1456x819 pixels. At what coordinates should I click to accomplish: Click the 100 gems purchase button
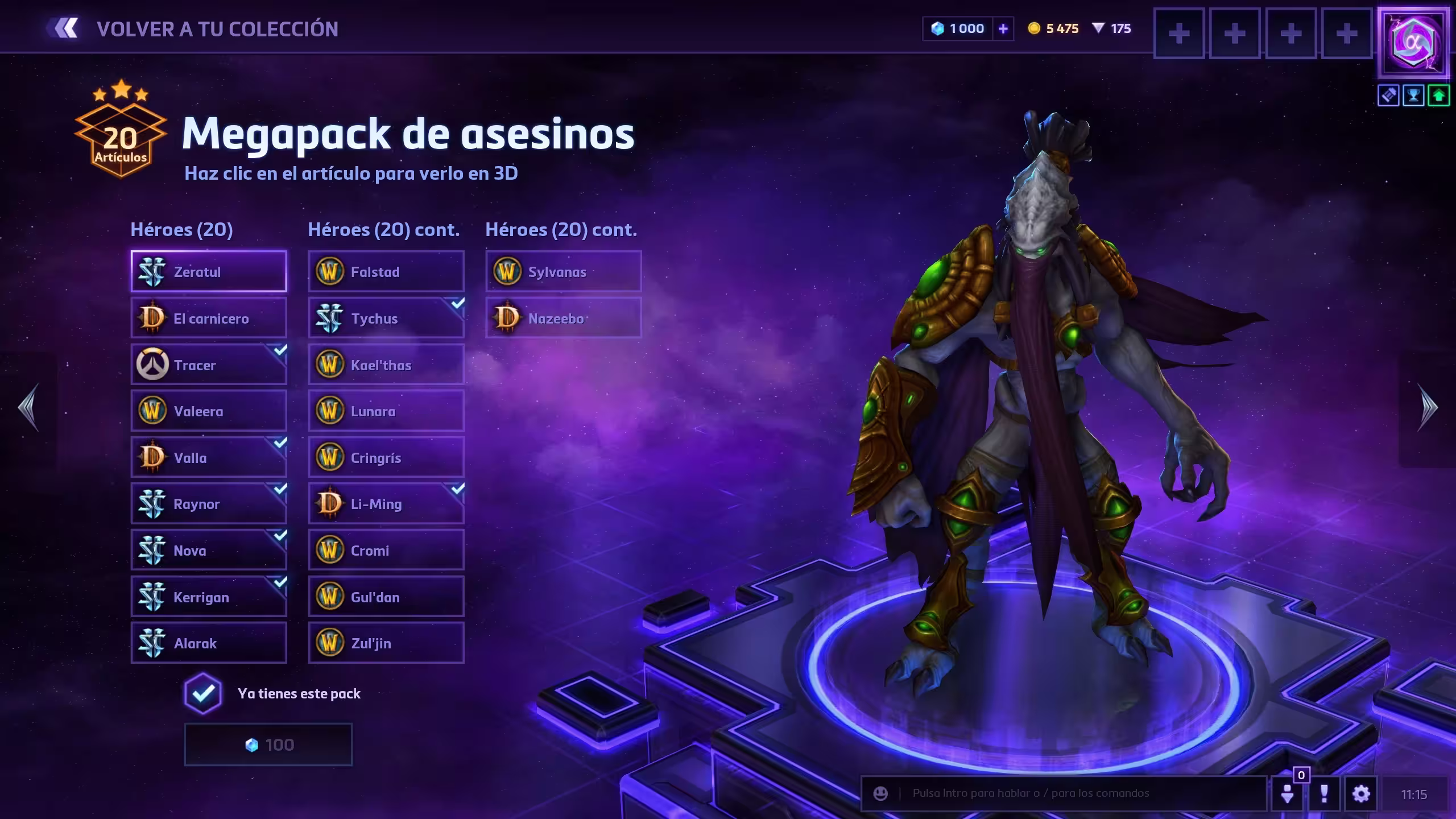[x=268, y=745]
